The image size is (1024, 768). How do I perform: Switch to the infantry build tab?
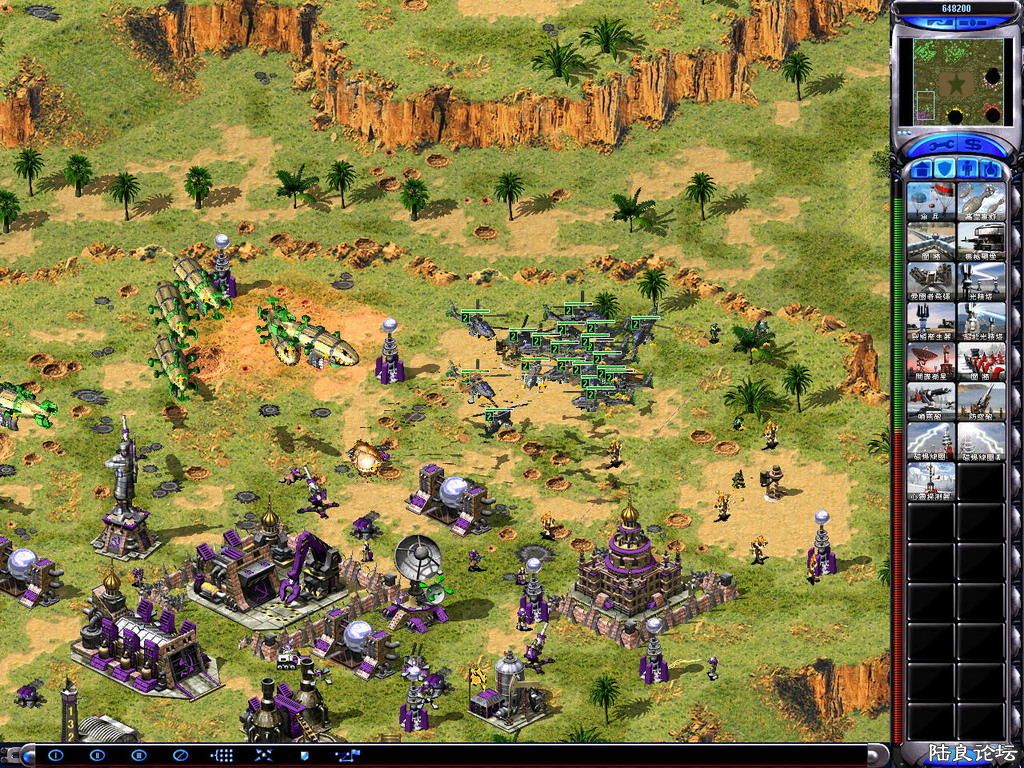pos(968,168)
